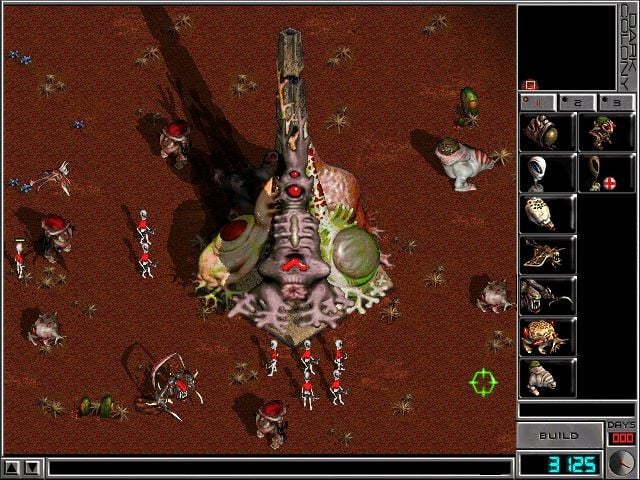The image size is (640, 480).
Task: Click the up arrow message scroll button
Action: tap(13, 467)
